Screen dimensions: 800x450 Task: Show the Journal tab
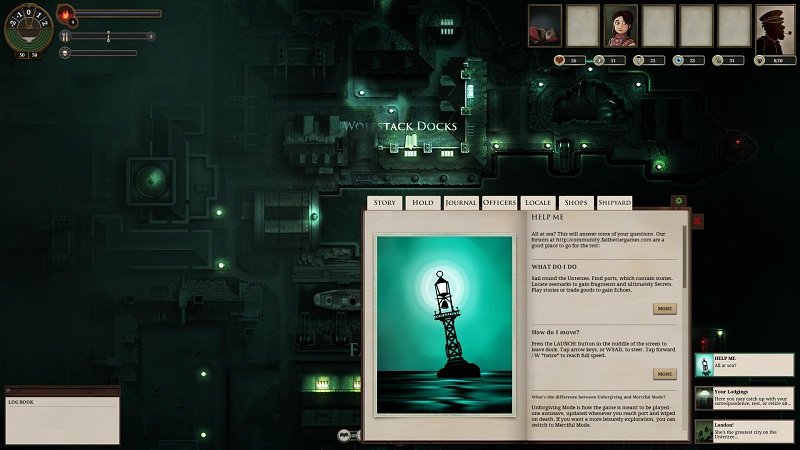coord(461,202)
